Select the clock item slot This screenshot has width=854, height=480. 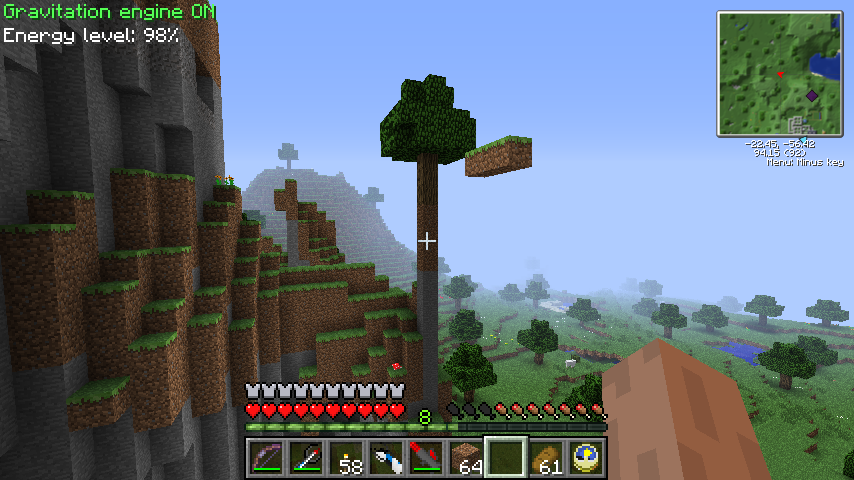(585, 458)
